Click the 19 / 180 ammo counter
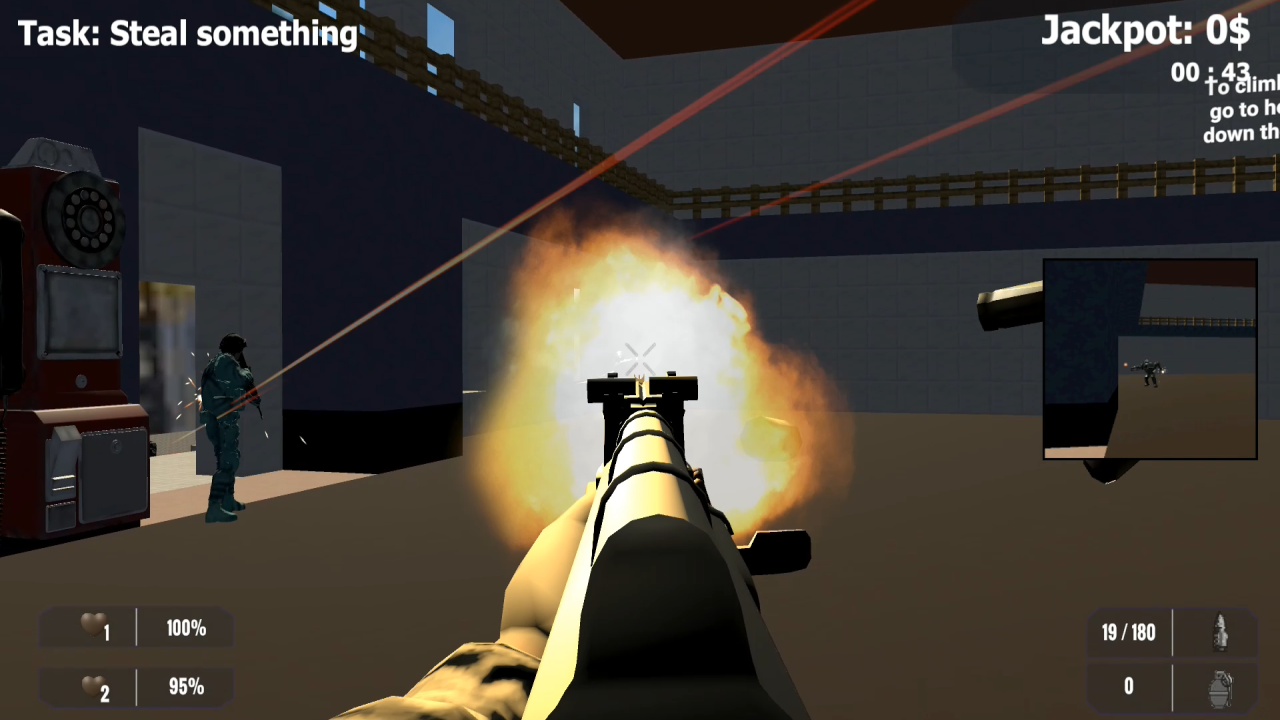 [x=1128, y=632]
